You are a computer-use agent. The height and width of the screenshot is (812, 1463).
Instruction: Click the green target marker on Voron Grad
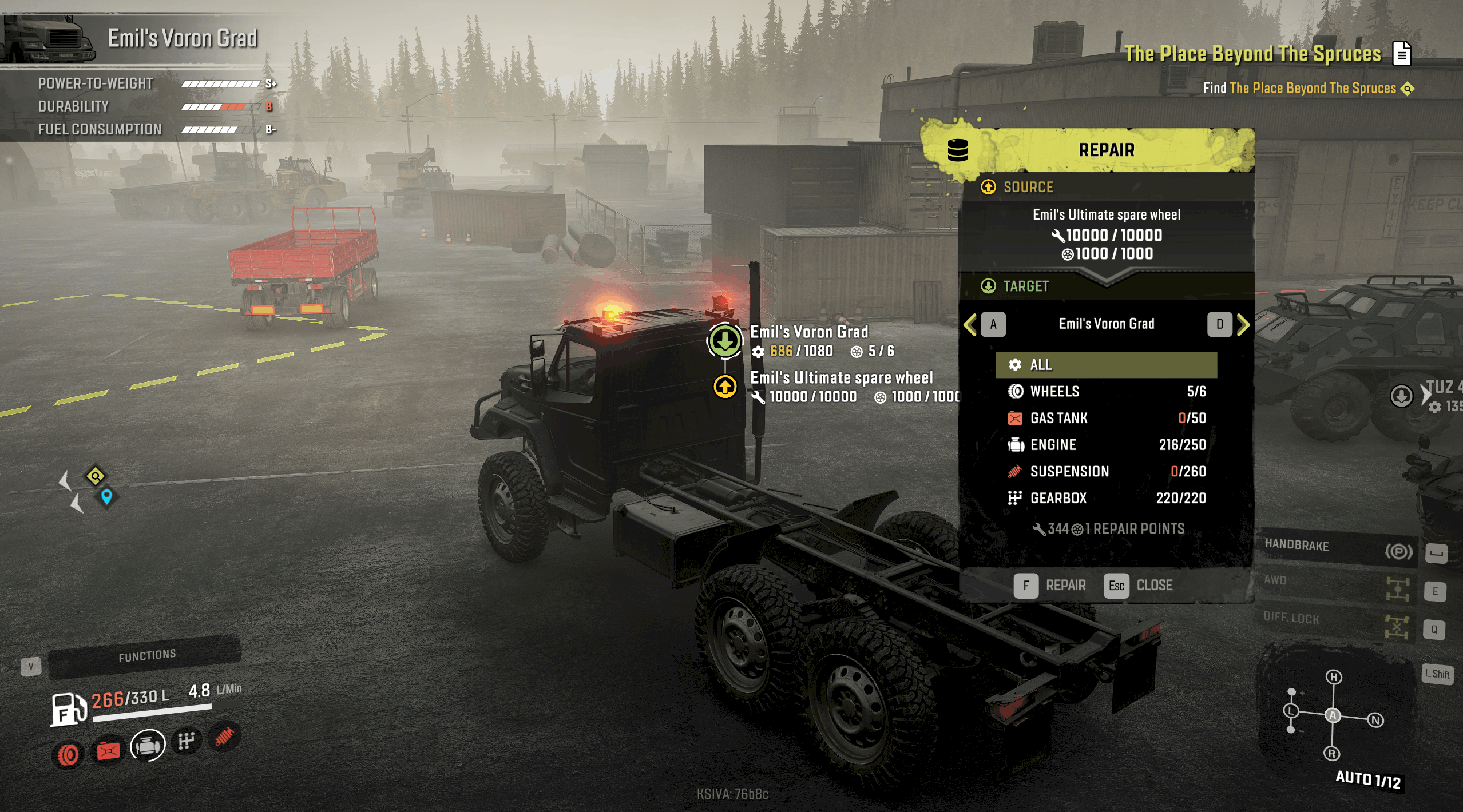pyautogui.click(x=725, y=341)
